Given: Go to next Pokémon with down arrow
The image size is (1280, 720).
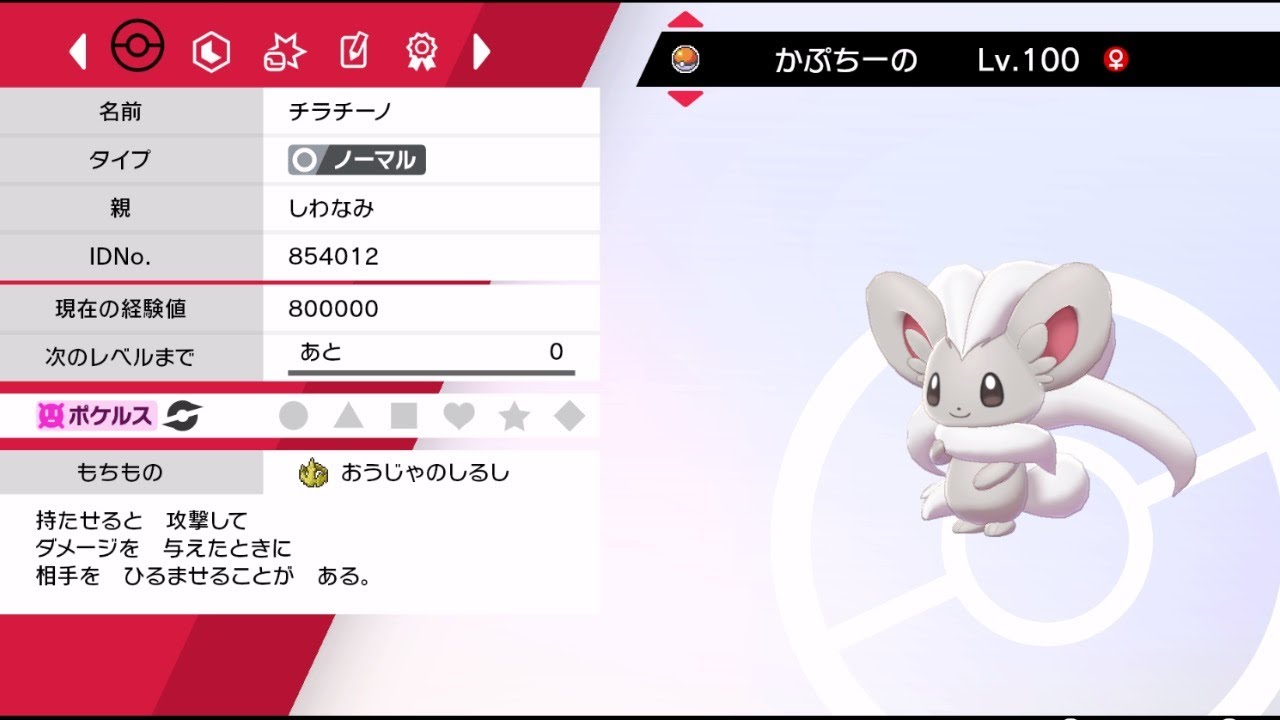Looking at the screenshot, I should point(685,98).
